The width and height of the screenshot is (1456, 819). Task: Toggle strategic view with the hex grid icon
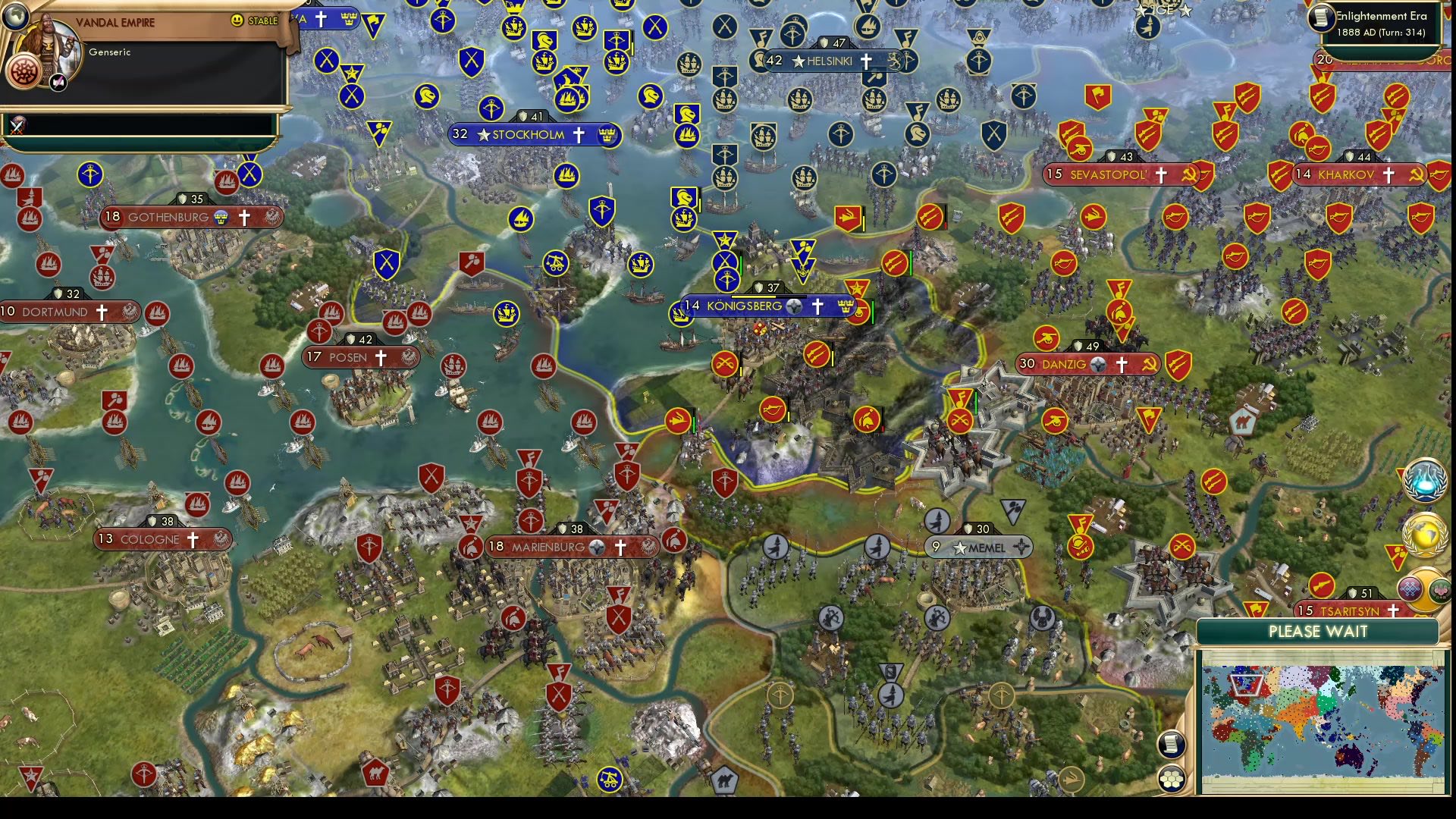[1172, 779]
